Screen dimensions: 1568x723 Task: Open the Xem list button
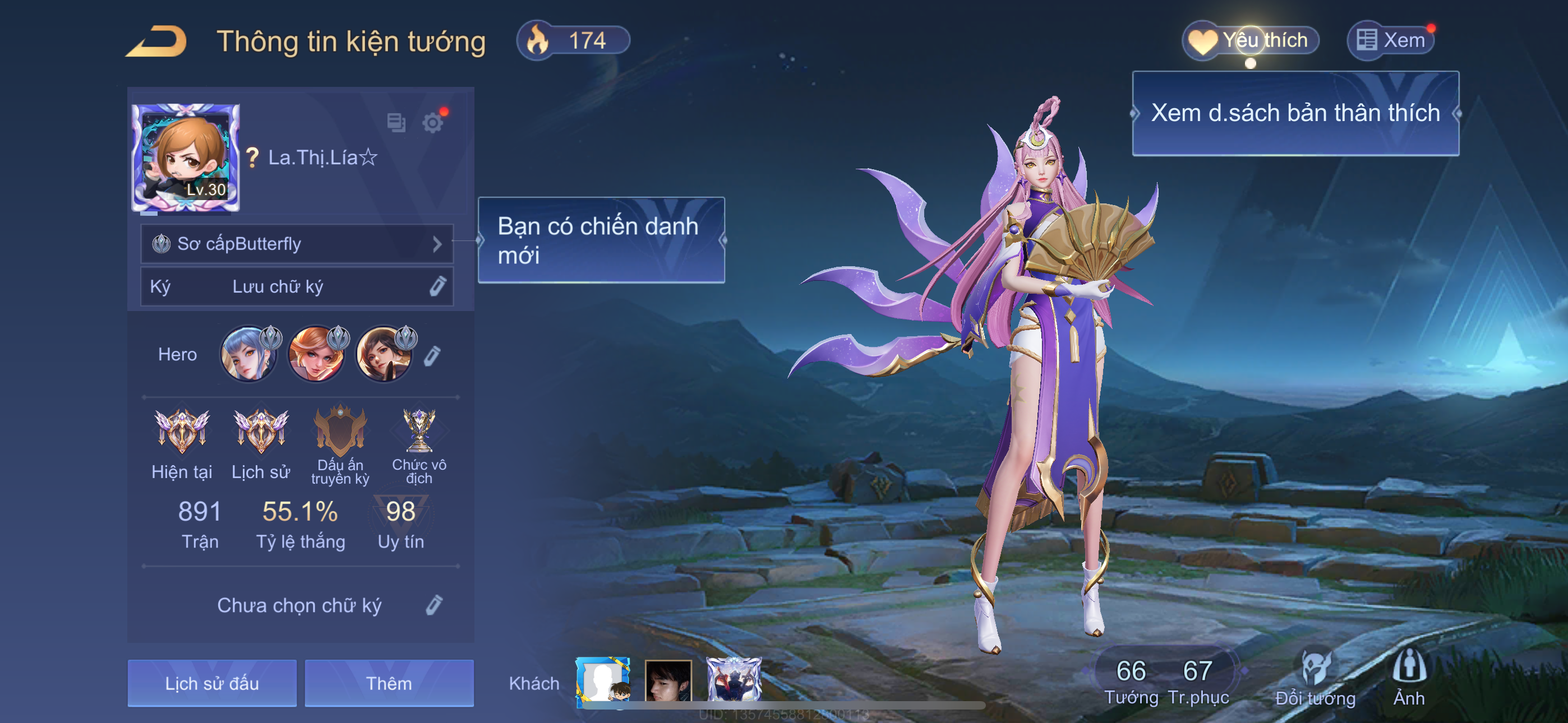pyautogui.click(x=1391, y=41)
